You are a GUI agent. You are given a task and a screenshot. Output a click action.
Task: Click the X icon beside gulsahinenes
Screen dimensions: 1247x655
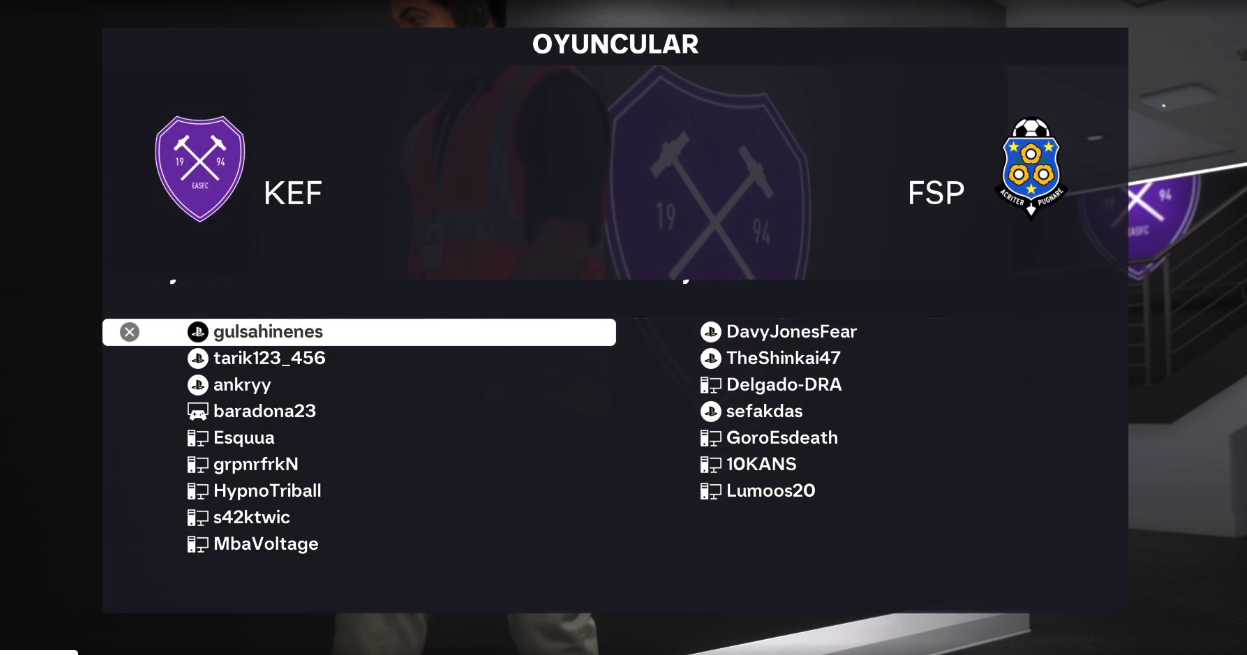tap(130, 332)
